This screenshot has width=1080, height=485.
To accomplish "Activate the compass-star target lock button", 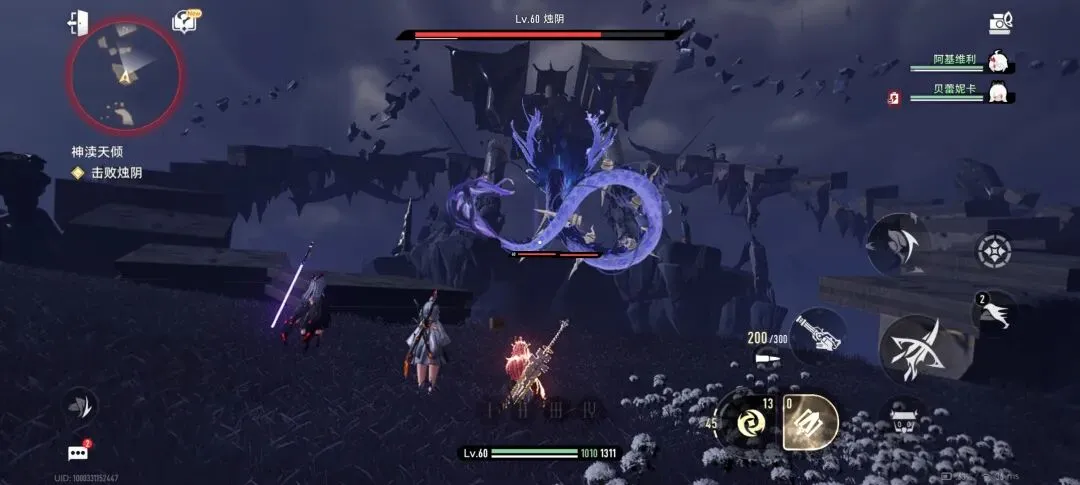I will pos(994,252).
